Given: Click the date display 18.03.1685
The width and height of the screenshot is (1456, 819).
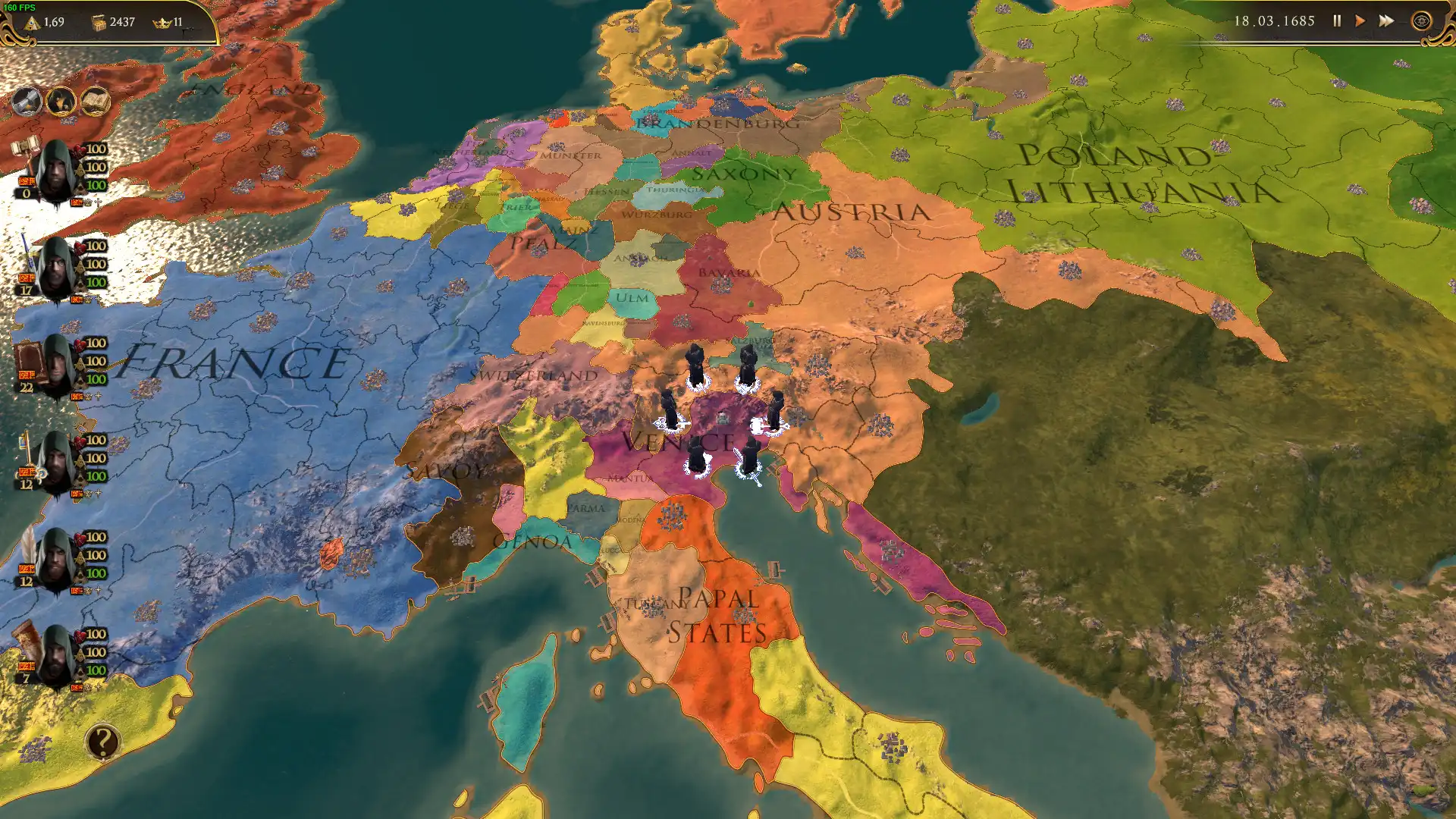Looking at the screenshot, I should [1274, 20].
